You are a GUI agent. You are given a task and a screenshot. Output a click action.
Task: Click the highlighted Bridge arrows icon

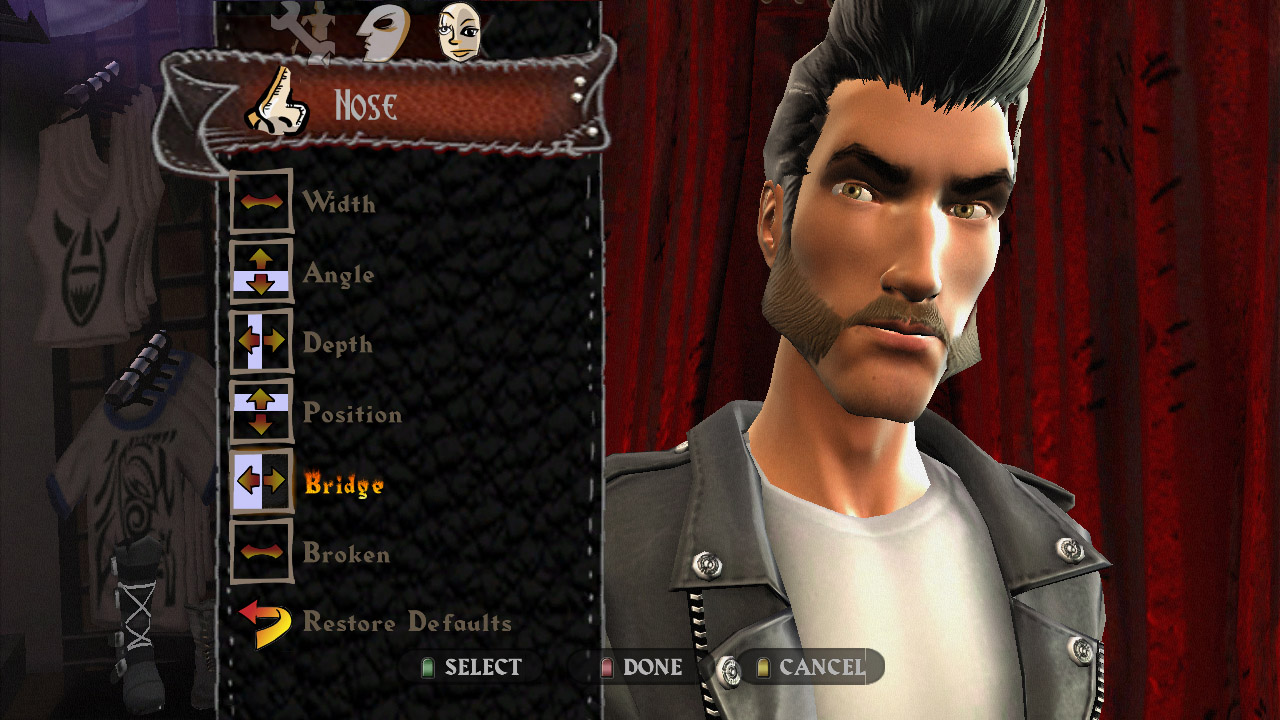(261, 482)
